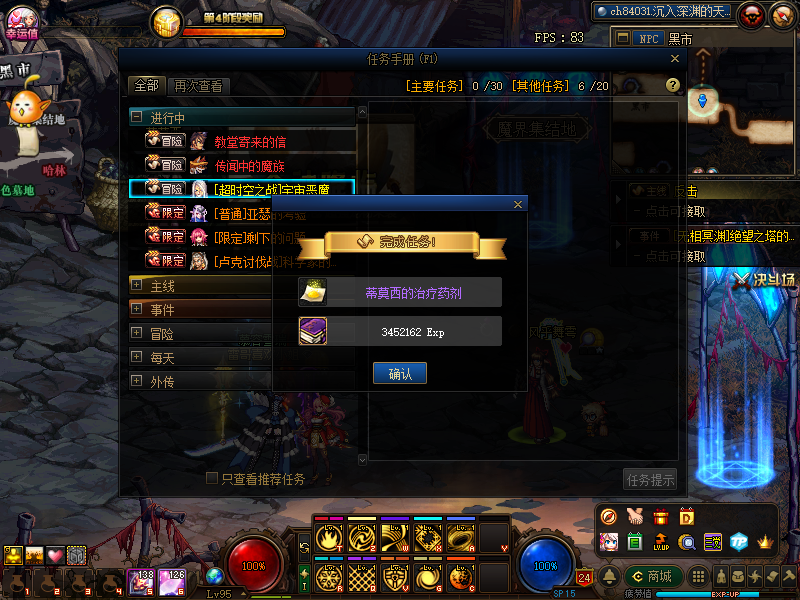Close the quest handbook window
This screenshot has width=800, height=600.
(x=675, y=59)
